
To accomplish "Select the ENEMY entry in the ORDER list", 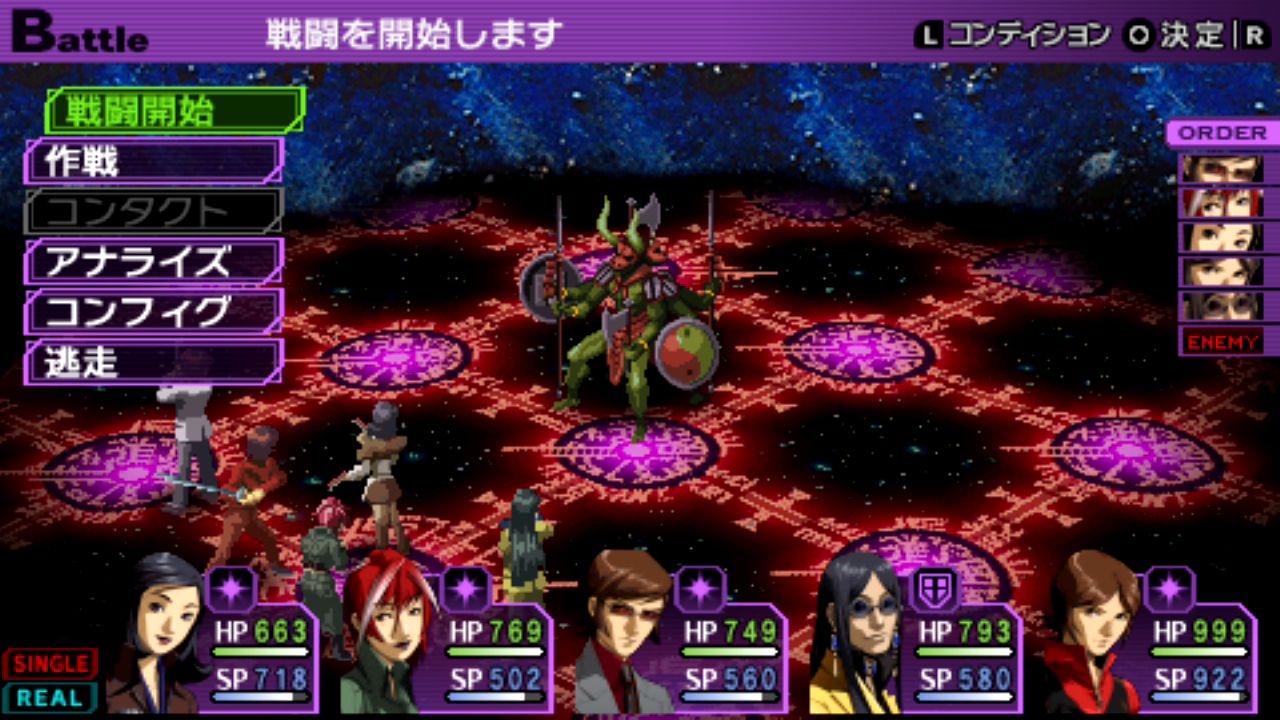I will [1222, 342].
